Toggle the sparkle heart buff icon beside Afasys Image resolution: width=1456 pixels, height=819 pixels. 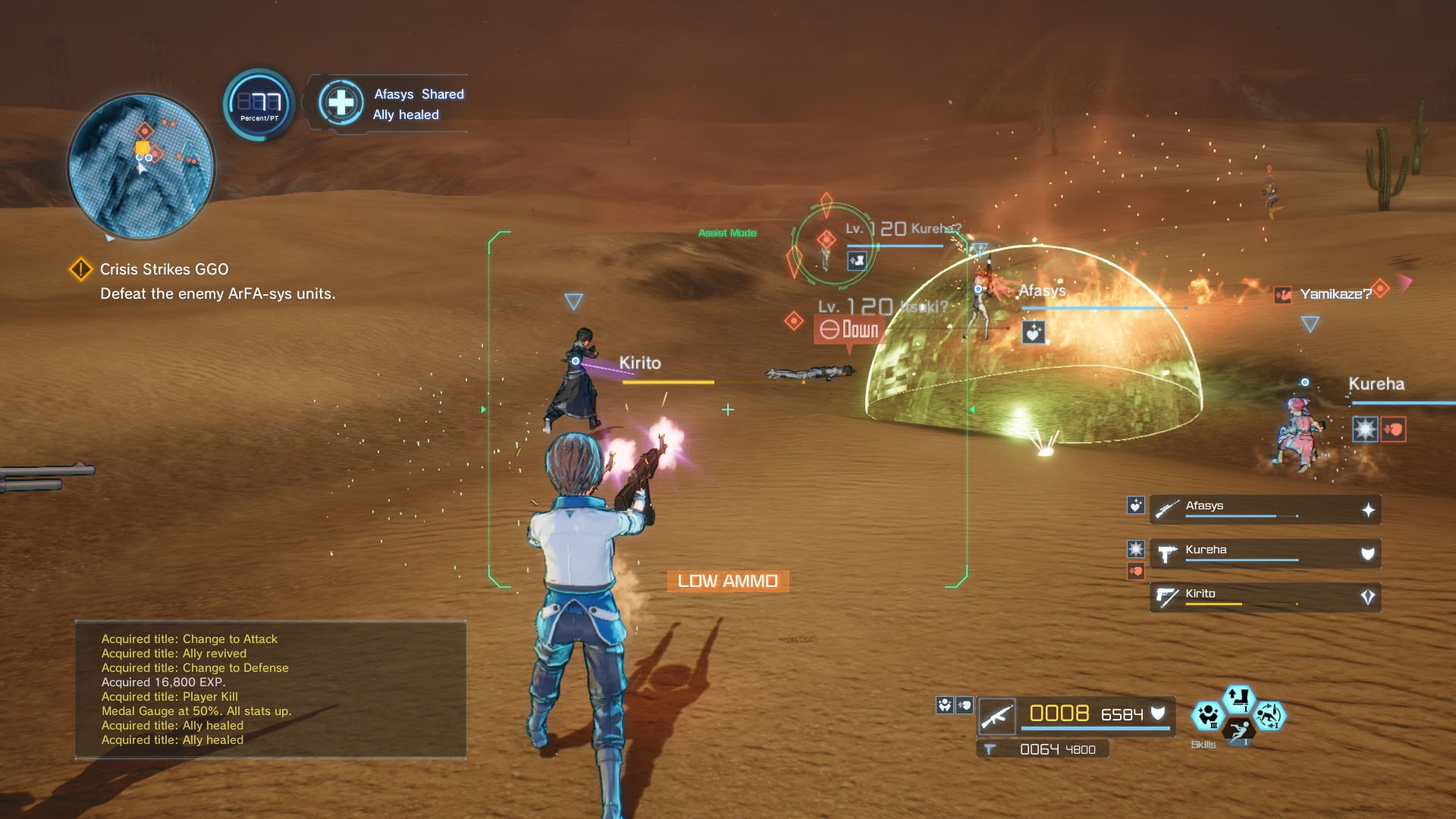point(1134,507)
